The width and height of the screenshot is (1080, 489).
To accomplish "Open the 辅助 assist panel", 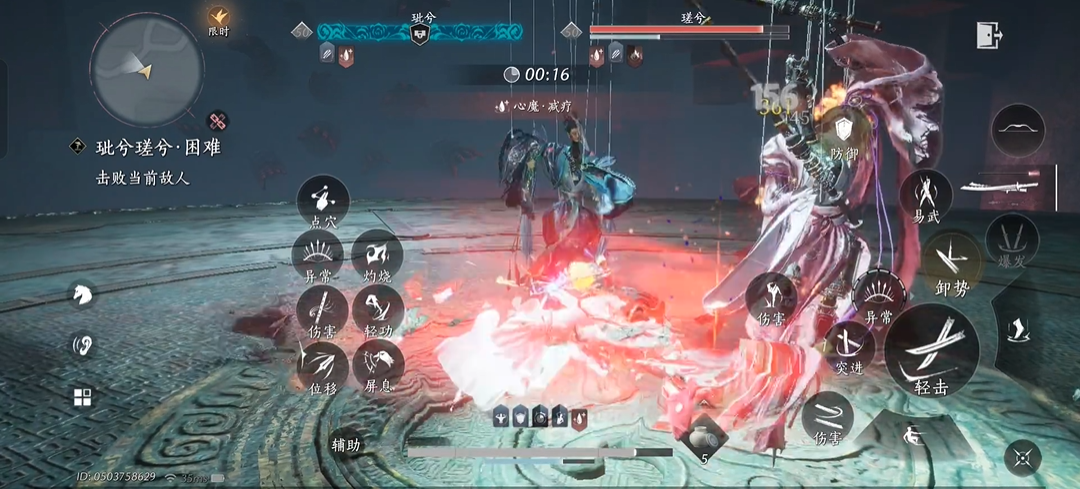I will (x=346, y=445).
